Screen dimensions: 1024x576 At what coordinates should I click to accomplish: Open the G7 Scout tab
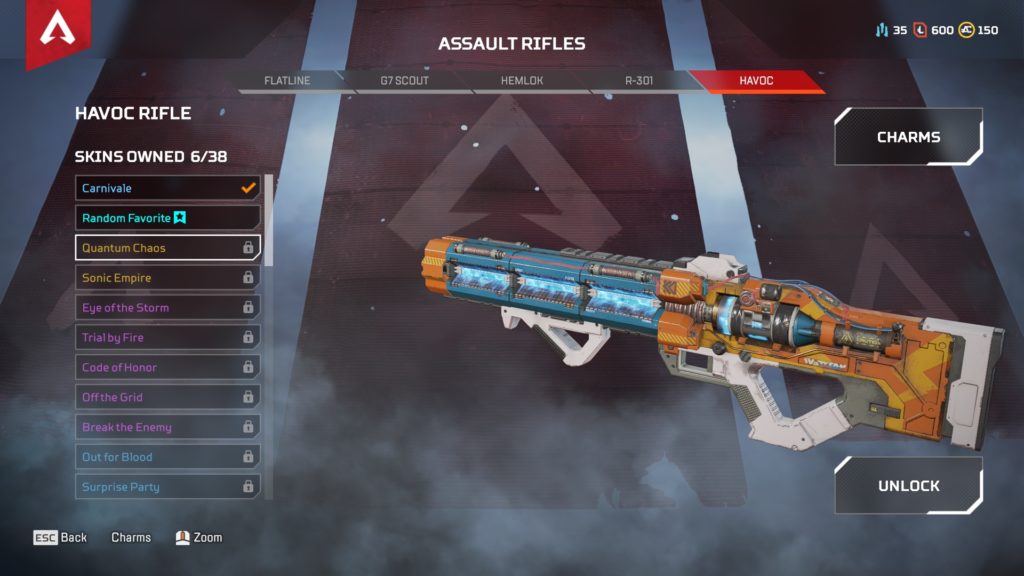405,81
